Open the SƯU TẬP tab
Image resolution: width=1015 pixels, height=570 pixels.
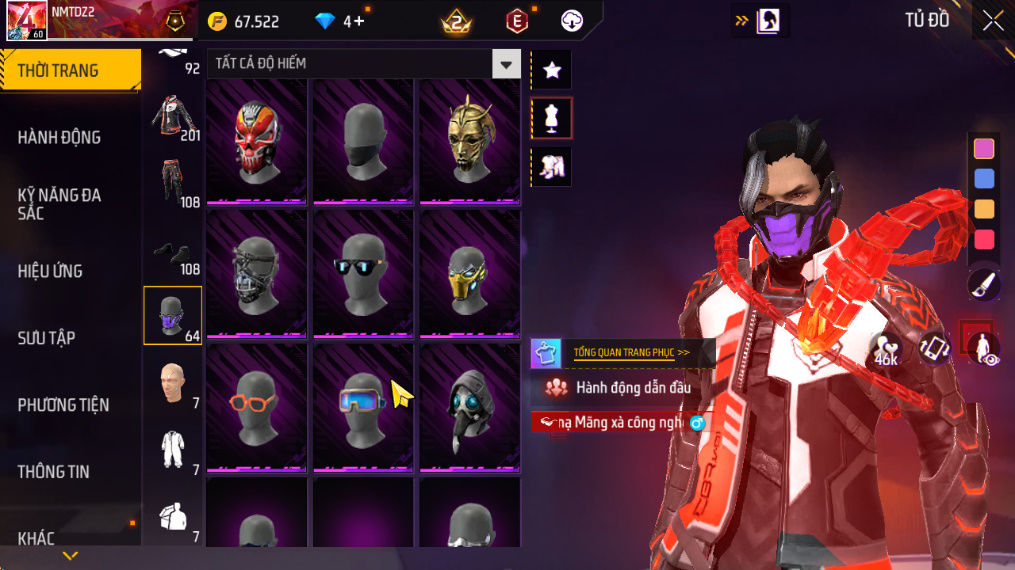46,338
